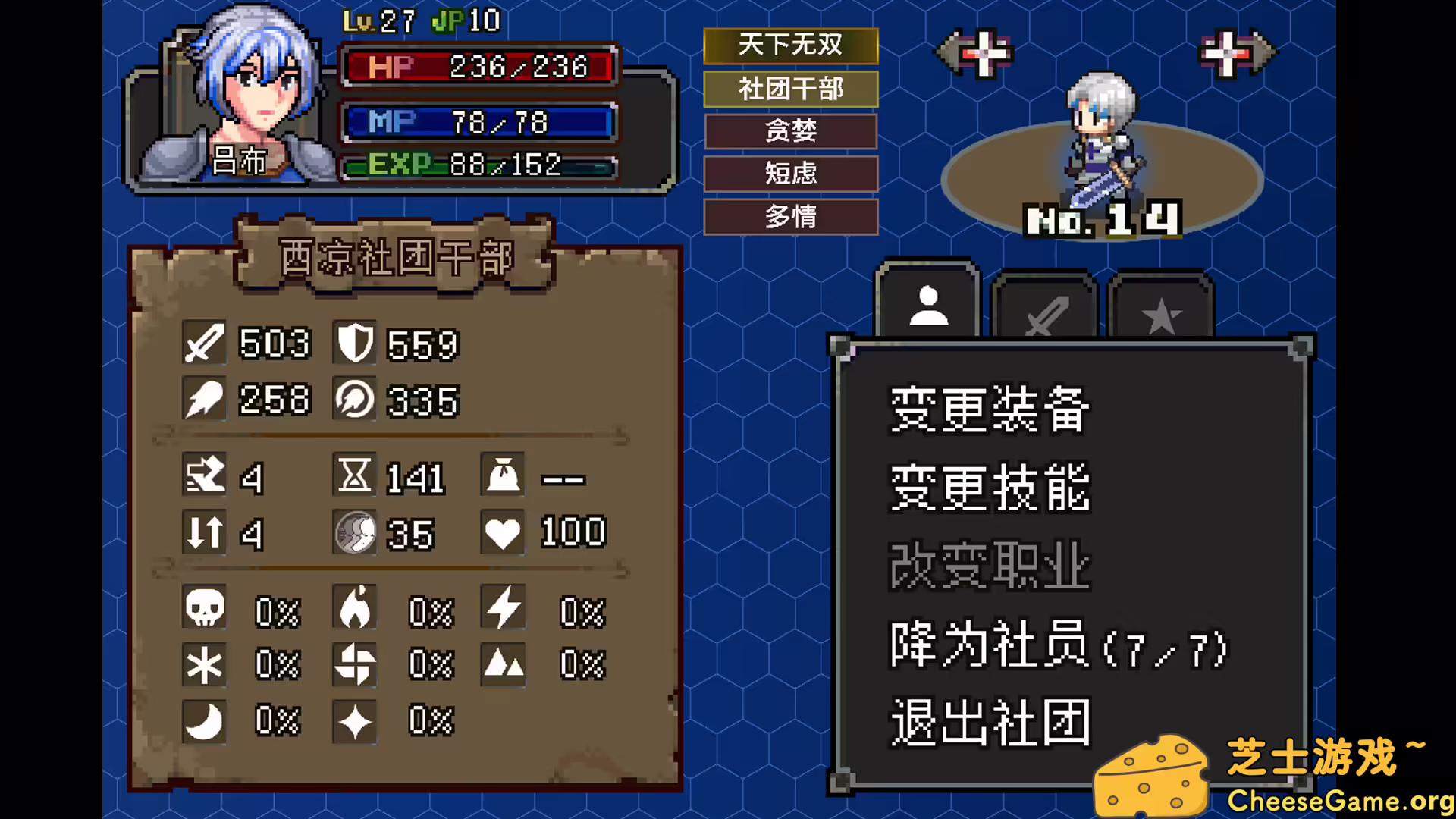Click the shield defense stat icon
Viewport: 1456px width, 819px height.
coord(354,344)
